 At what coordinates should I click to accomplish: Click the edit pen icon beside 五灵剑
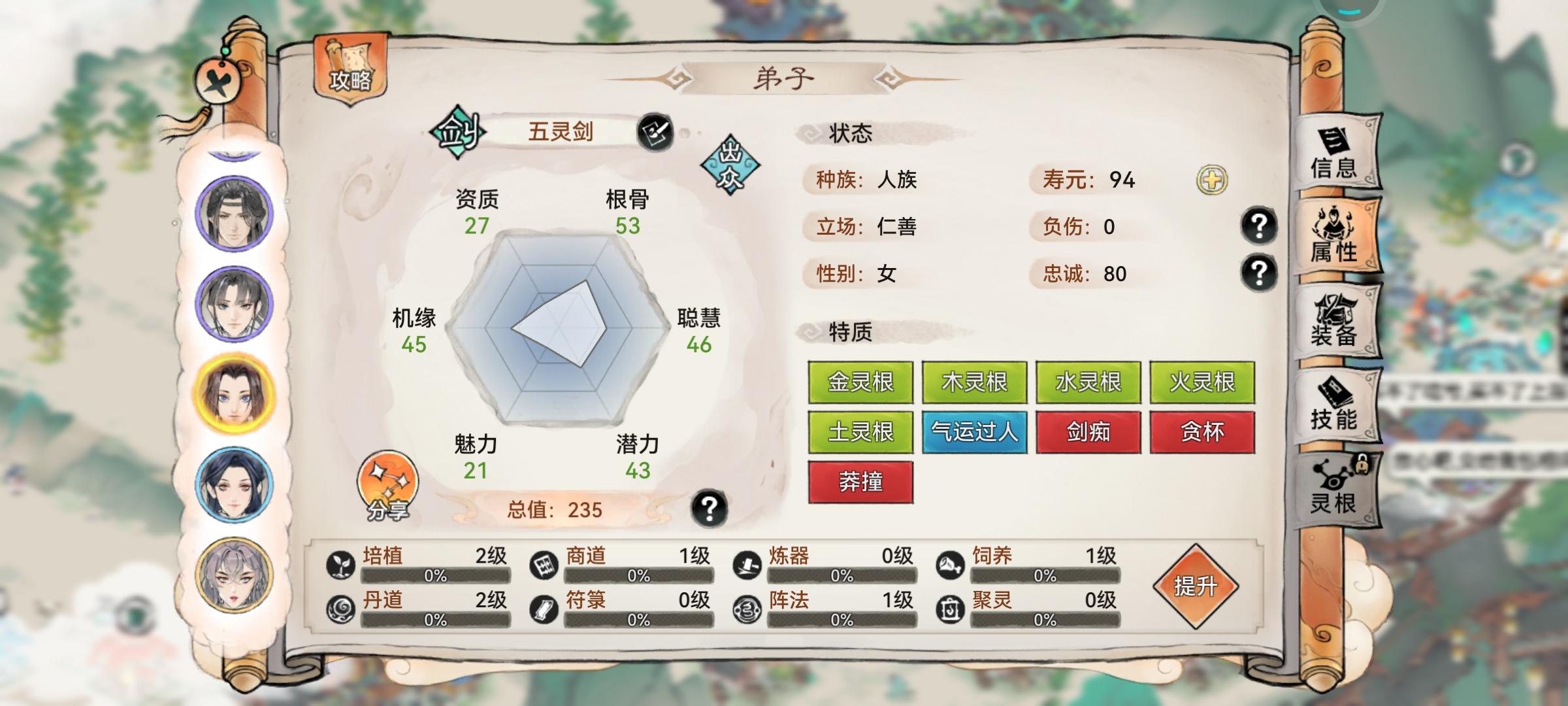point(658,130)
